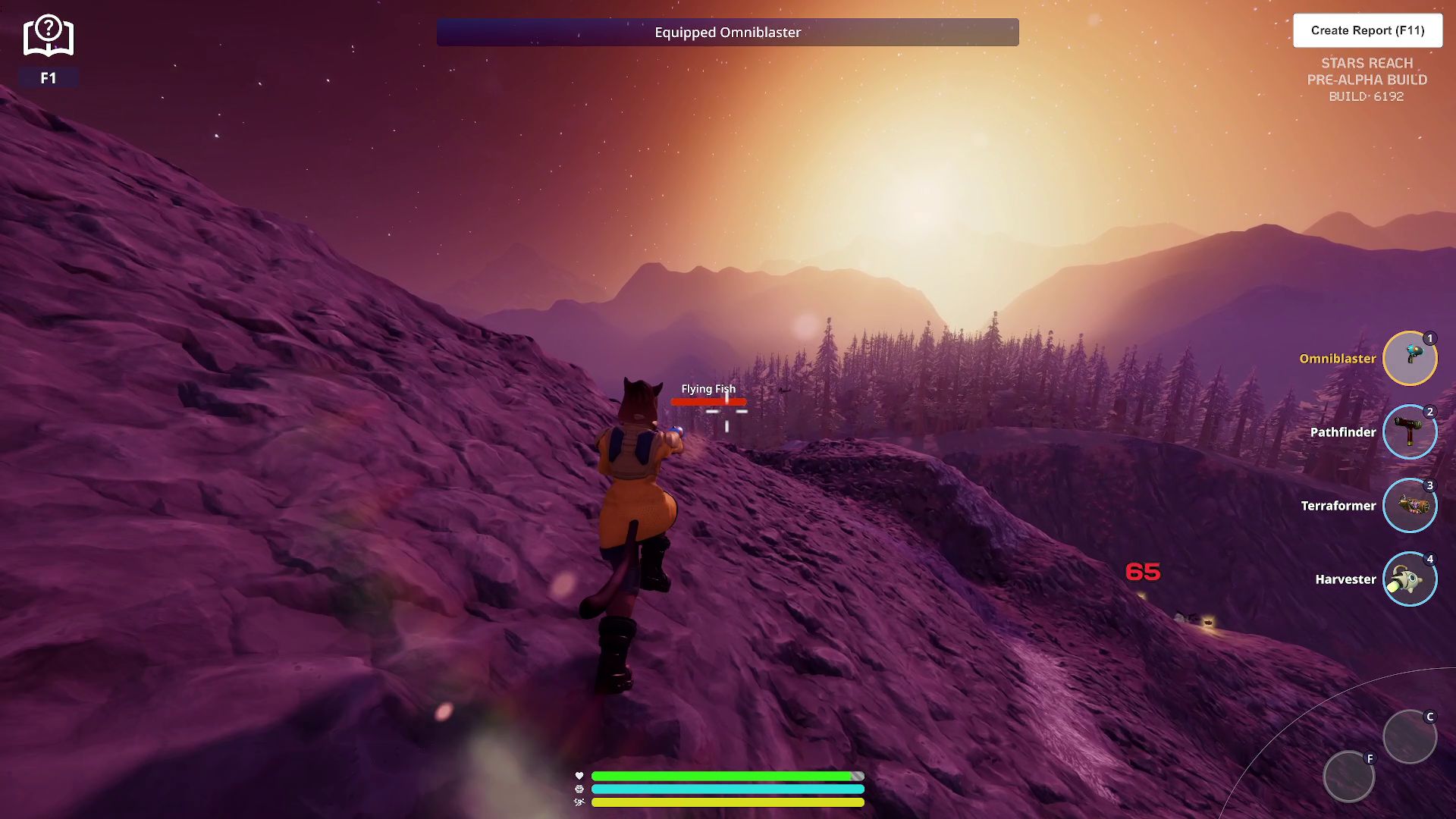The width and height of the screenshot is (1456, 819).
Task: Open the help guide book icon
Action: tap(49, 36)
